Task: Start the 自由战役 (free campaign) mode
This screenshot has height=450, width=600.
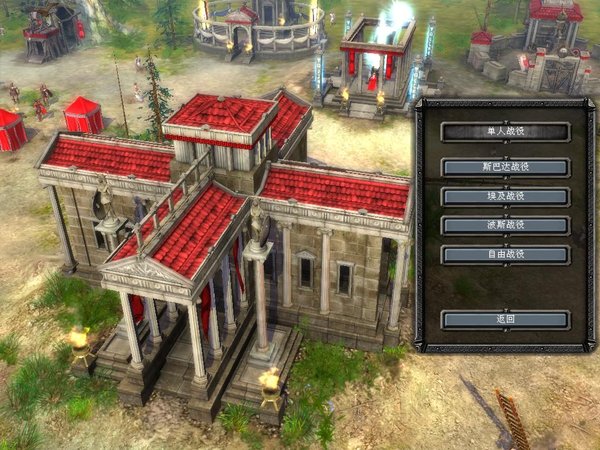Action: click(505, 254)
